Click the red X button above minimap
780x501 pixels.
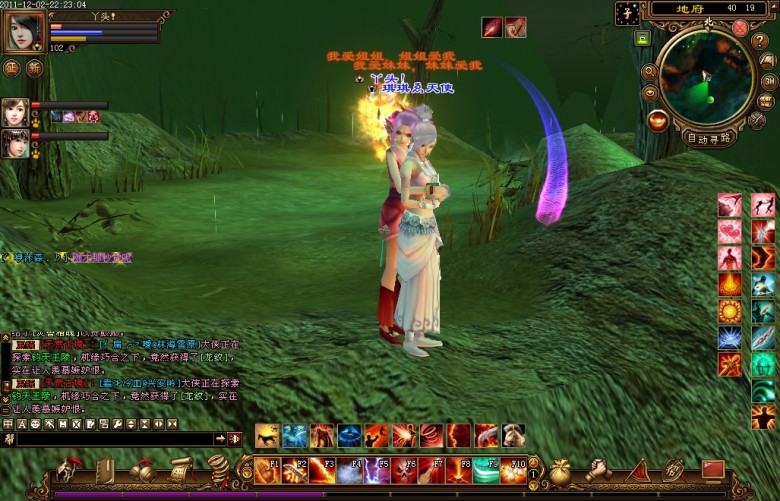click(x=740, y=27)
